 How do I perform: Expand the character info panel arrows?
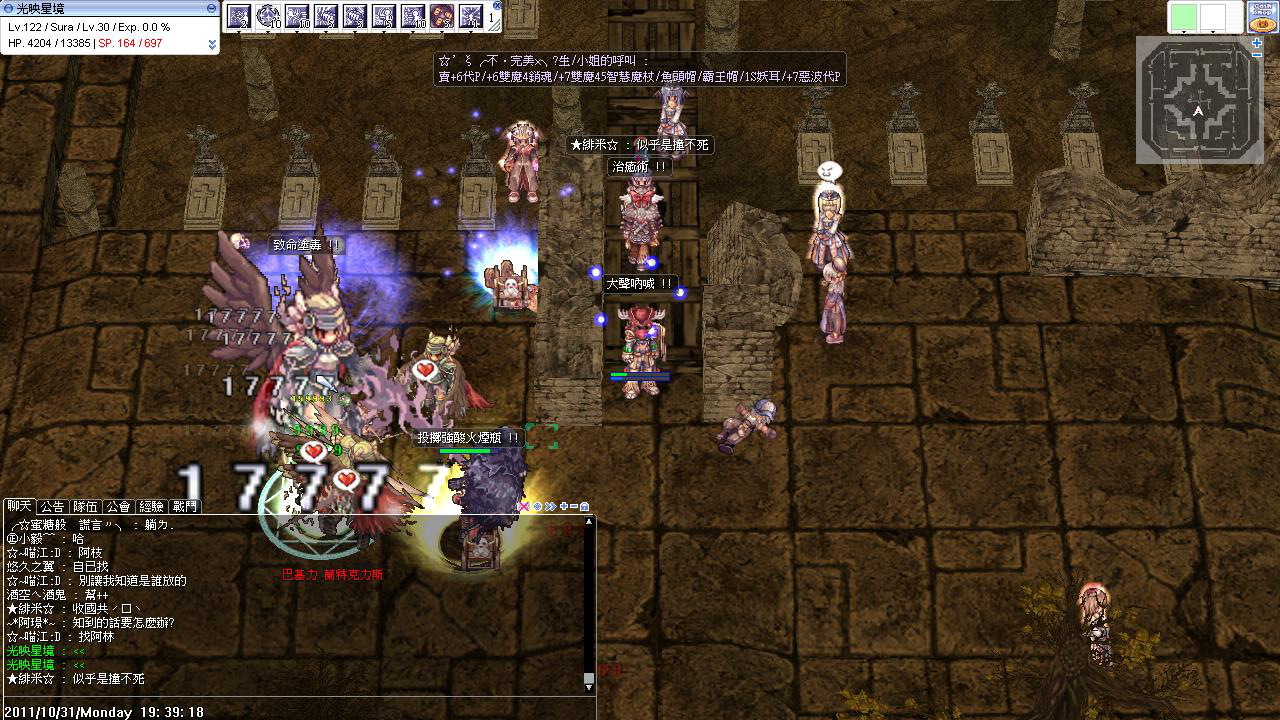coord(212,44)
